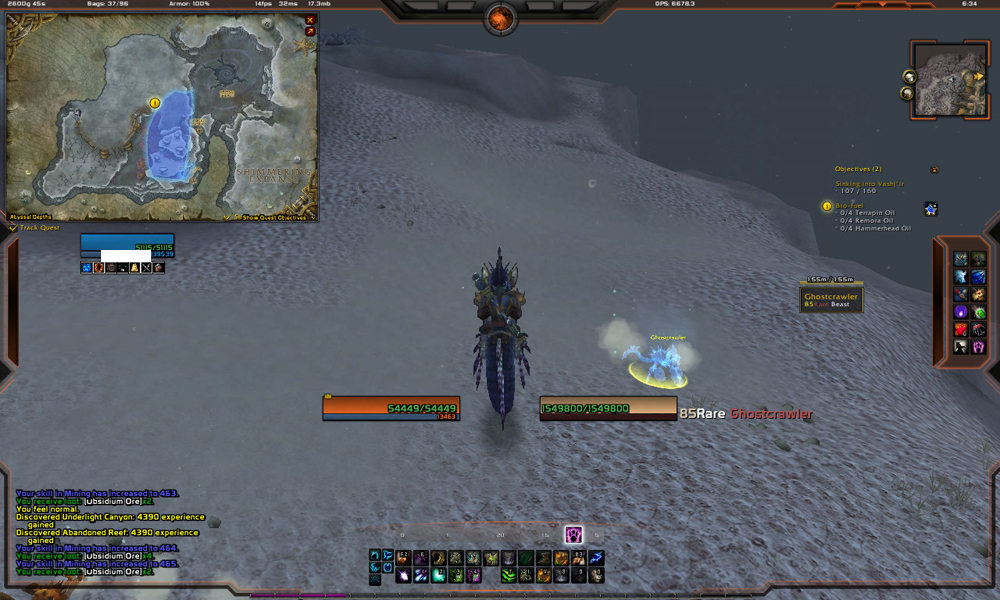This screenshot has width=1000, height=600.
Task: Toggle the Track Quest checkbox
Action: coord(12,228)
